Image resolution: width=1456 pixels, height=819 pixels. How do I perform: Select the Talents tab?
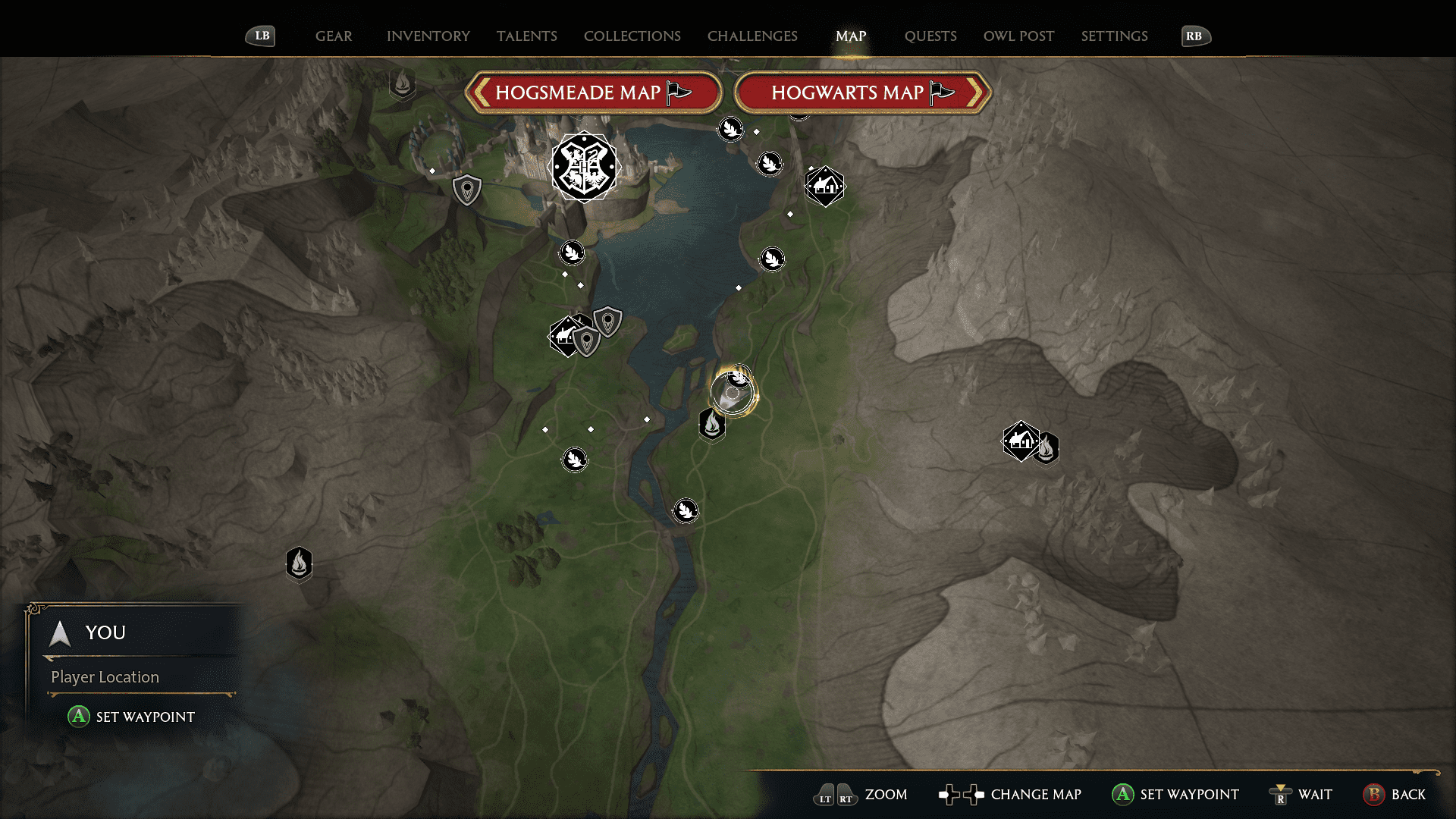point(526,36)
